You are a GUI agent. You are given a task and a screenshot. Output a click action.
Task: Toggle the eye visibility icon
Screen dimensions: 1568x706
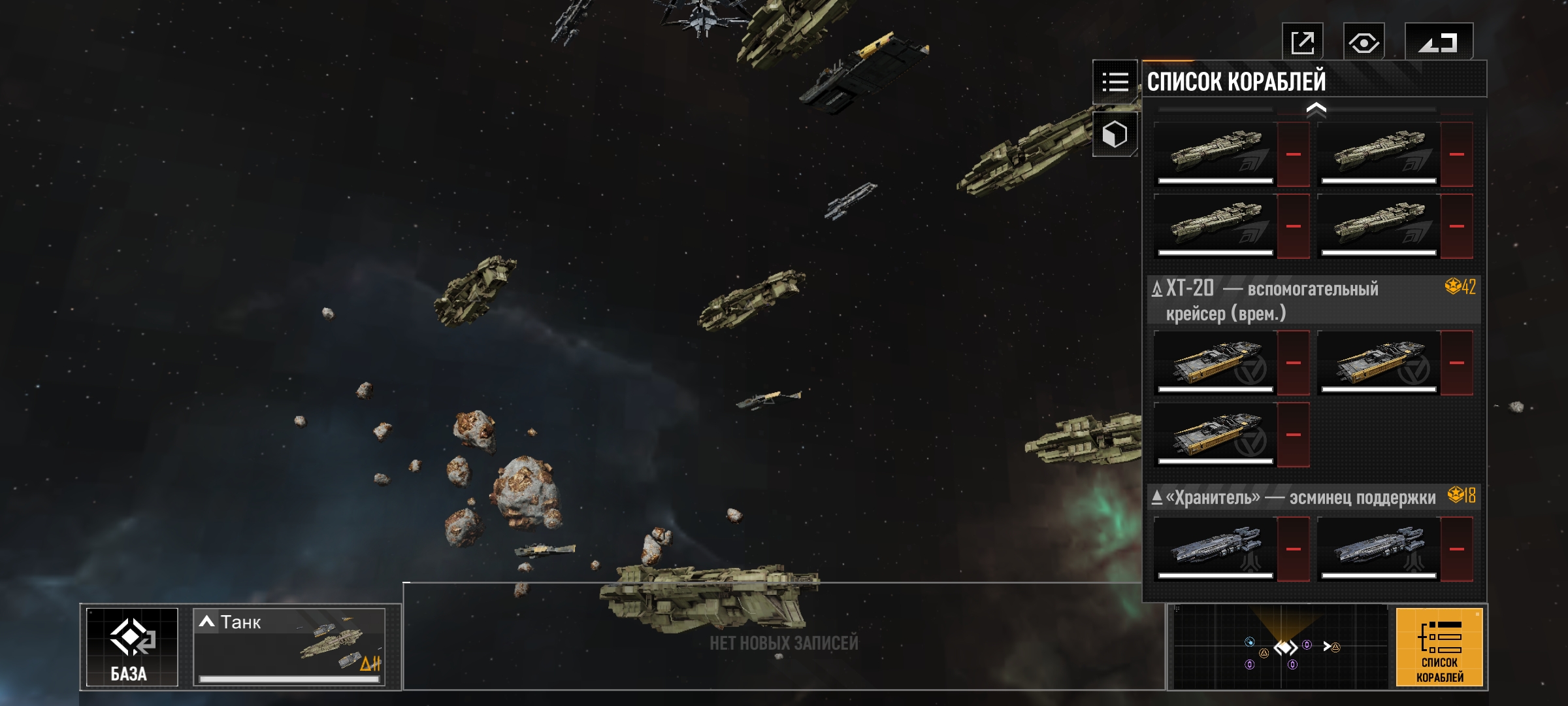click(1364, 43)
